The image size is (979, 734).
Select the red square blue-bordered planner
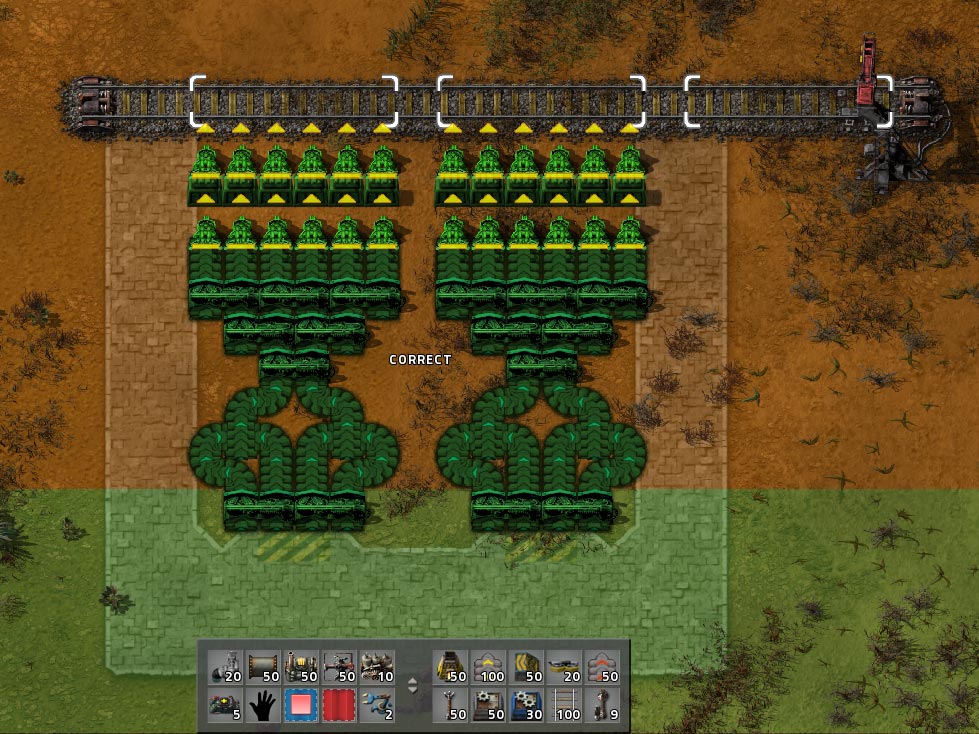(x=301, y=705)
